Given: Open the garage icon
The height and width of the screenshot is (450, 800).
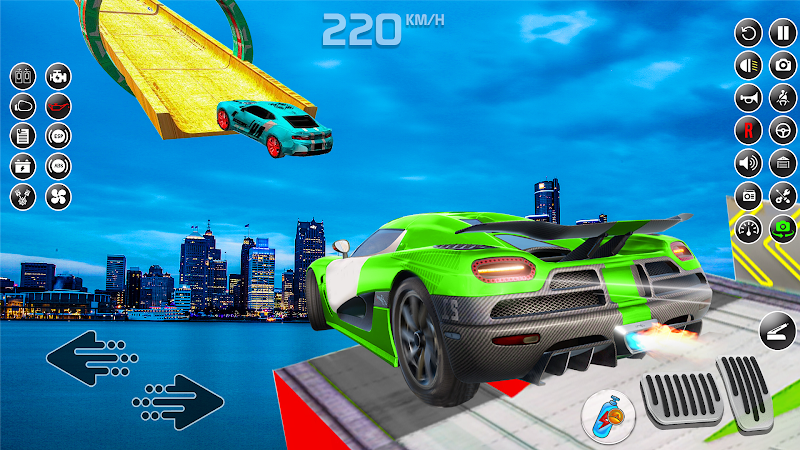Looking at the screenshot, I should point(781,162).
